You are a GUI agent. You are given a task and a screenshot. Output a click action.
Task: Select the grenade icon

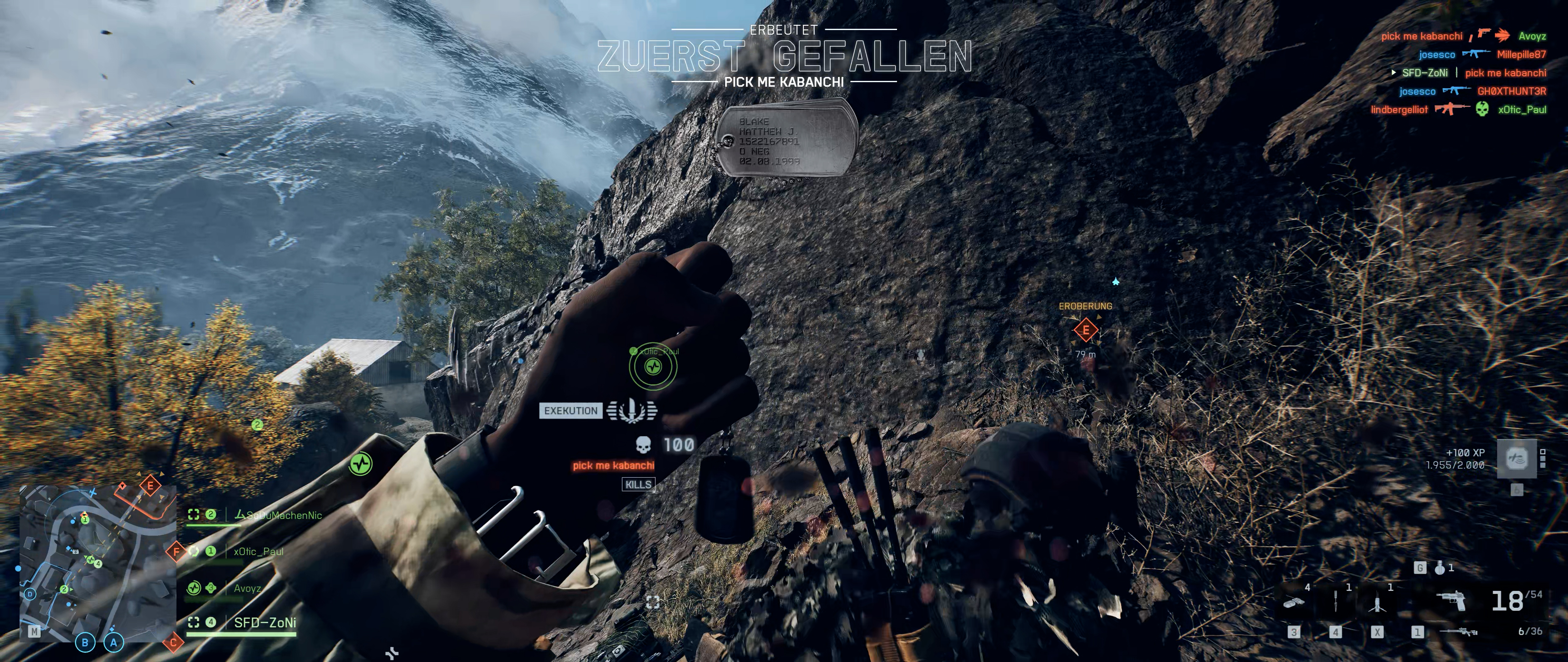(1440, 568)
